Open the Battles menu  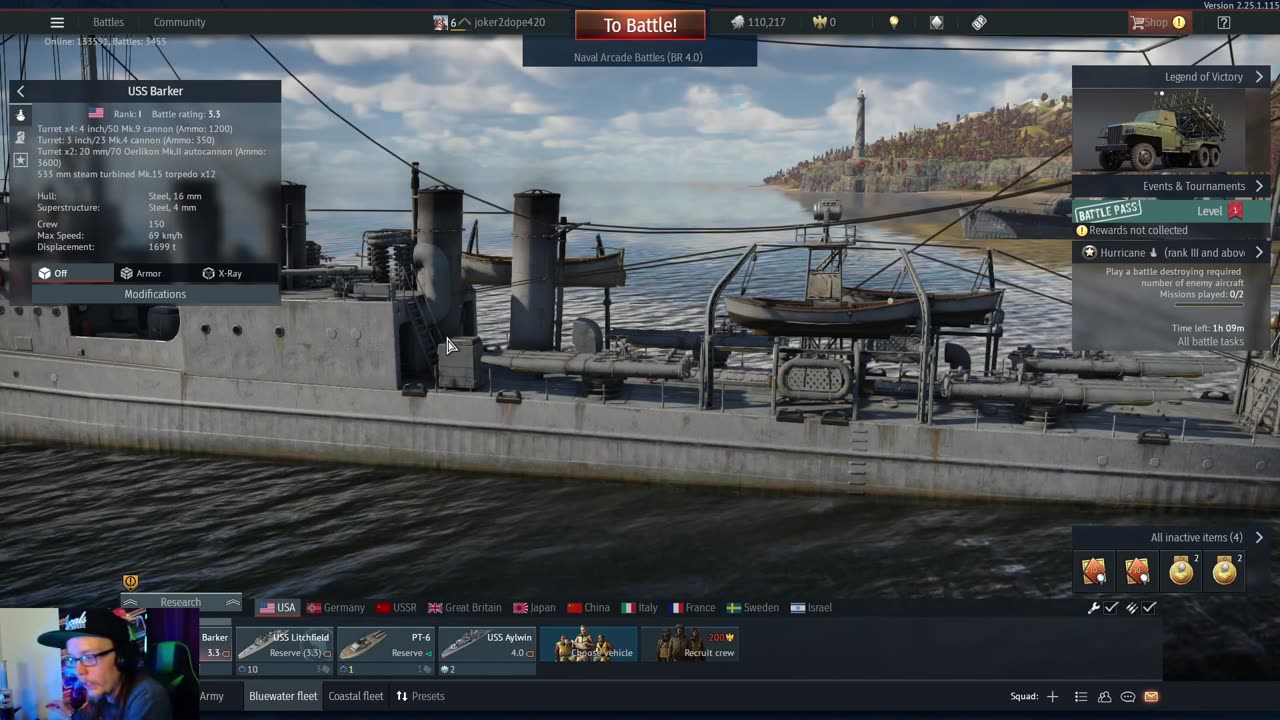pyautogui.click(x=108, y=22)
